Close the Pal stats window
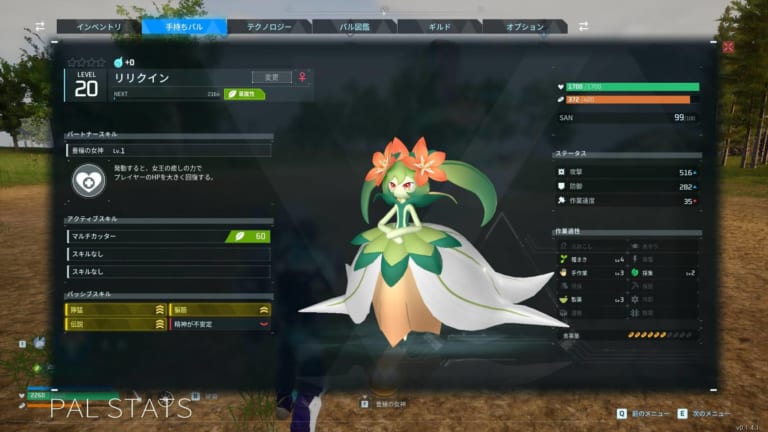Viewport: 768px width, 432px height. (728, 46)
